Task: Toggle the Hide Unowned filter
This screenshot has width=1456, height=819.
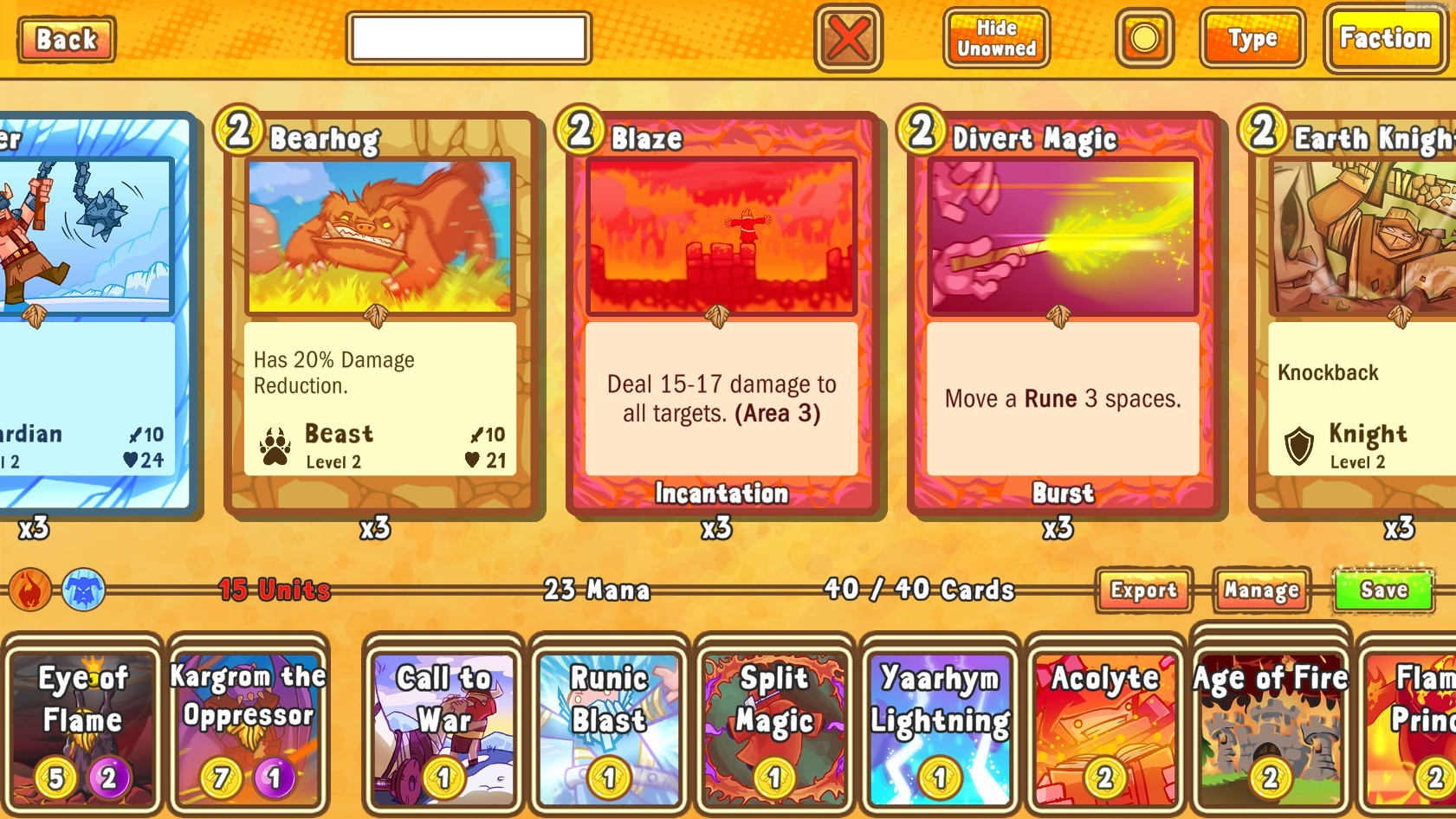Action: click(994, 38)
